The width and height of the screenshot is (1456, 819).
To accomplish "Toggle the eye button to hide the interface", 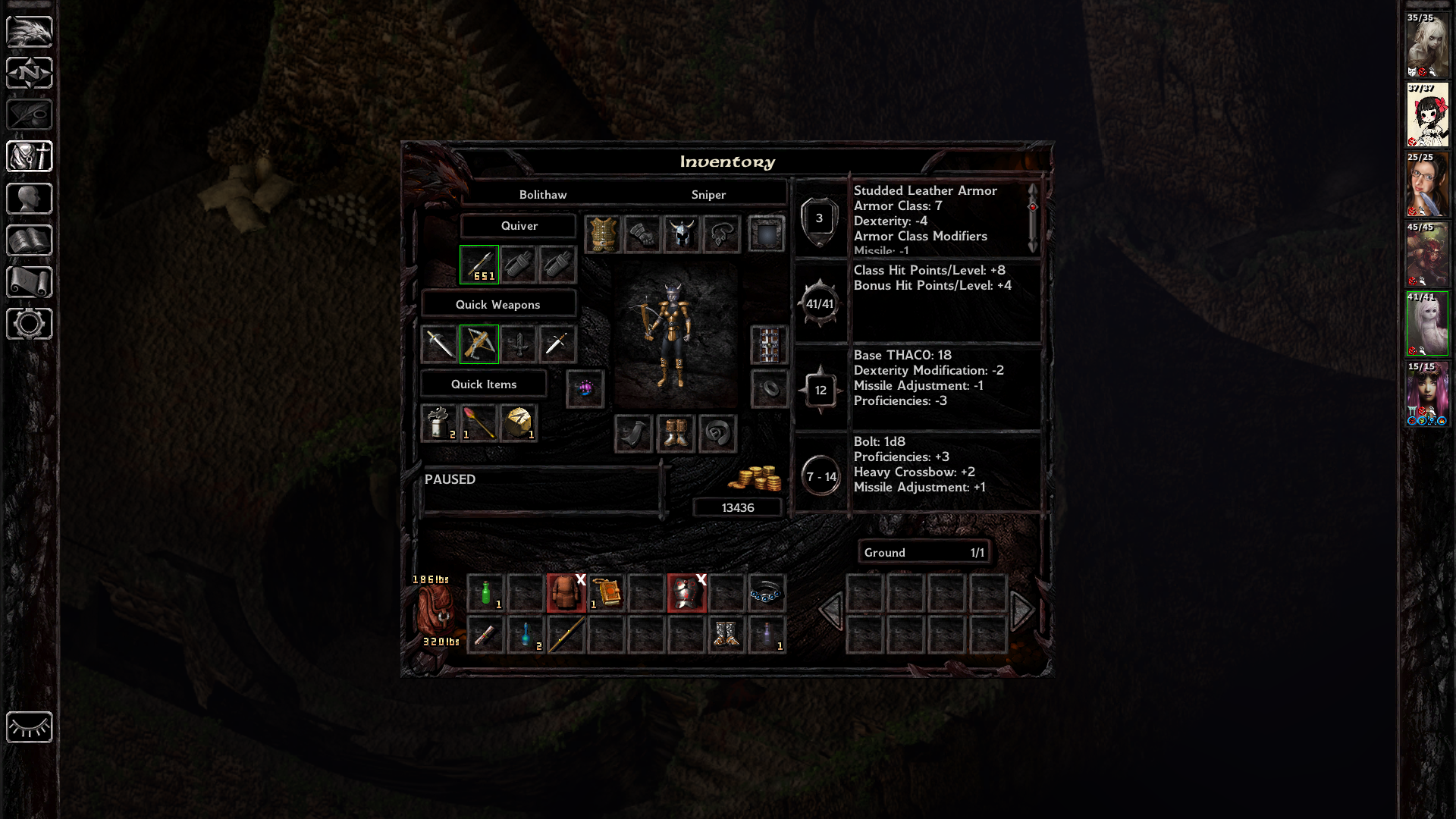I will [x=30, y=727].
